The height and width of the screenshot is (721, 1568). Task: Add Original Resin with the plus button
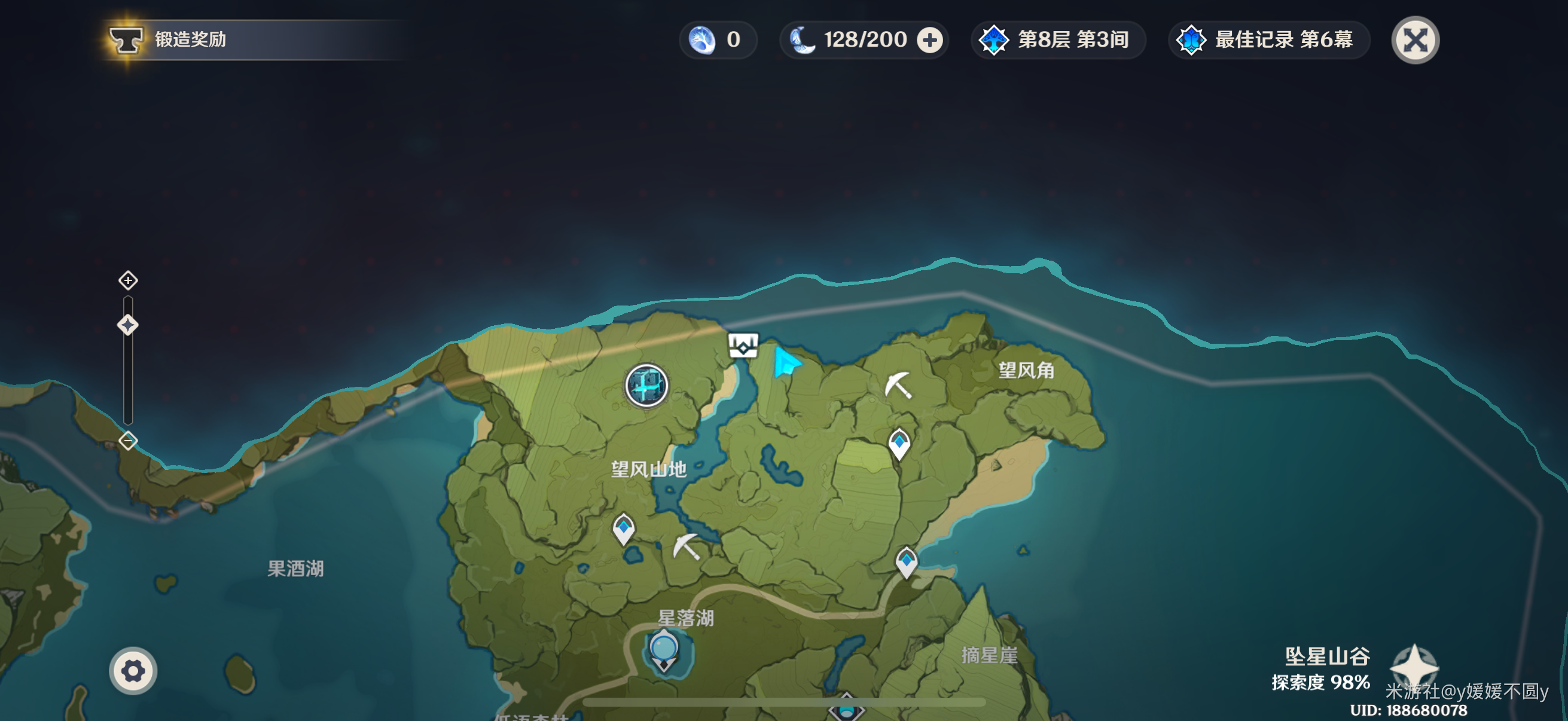coord(929,40)
